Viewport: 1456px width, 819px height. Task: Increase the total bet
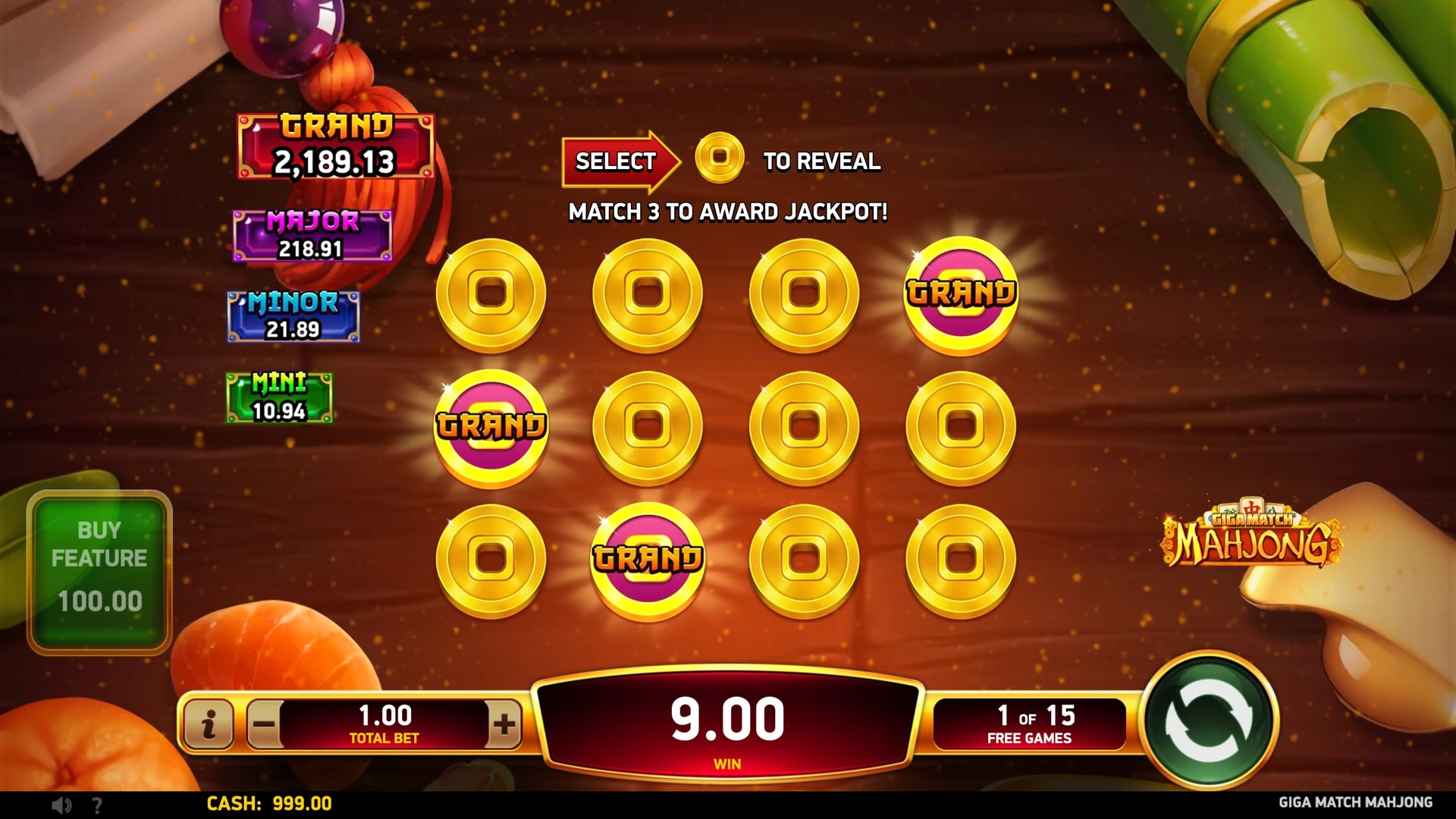pyautogui.click(x=504, y=723)
